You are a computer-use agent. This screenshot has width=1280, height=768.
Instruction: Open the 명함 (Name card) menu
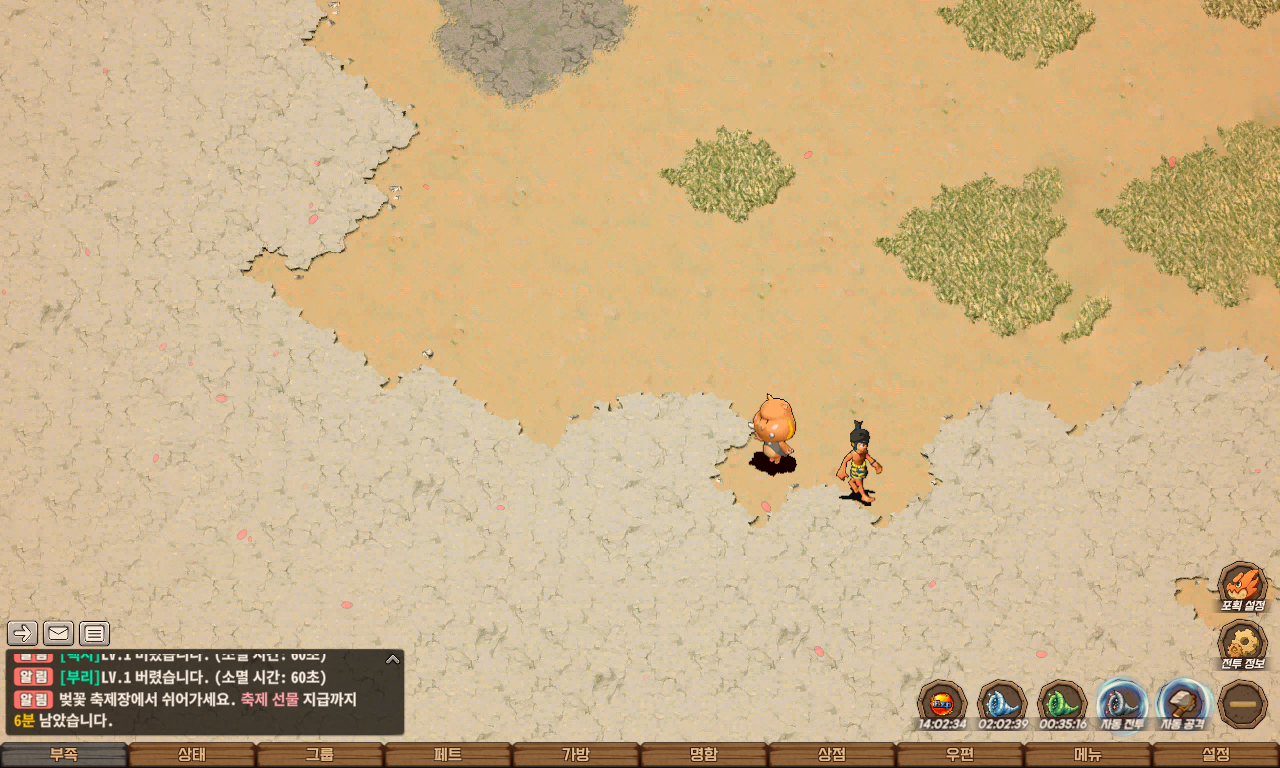[704, 755]
